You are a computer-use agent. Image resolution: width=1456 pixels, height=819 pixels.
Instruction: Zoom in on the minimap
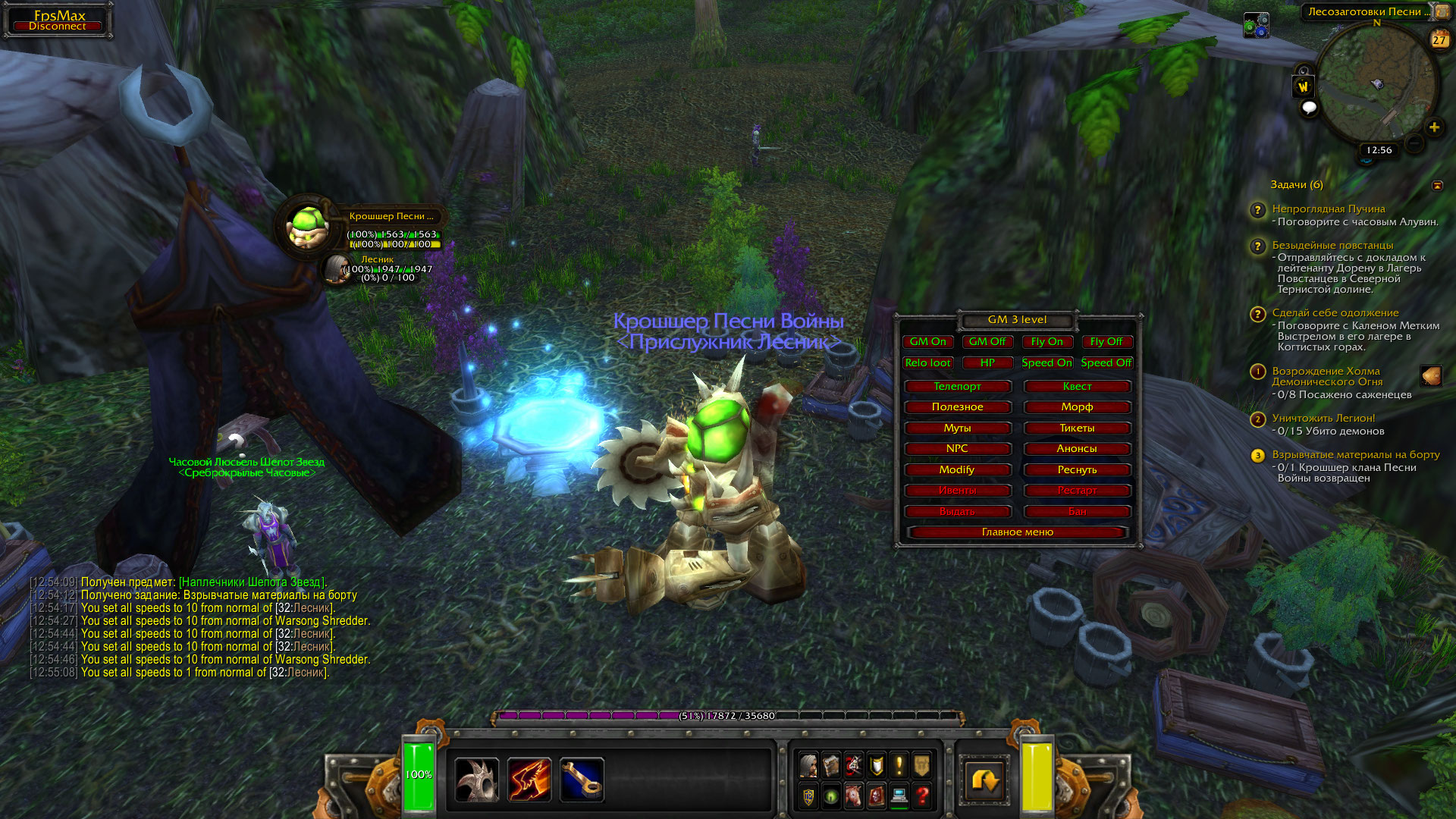click(1434, 127)
